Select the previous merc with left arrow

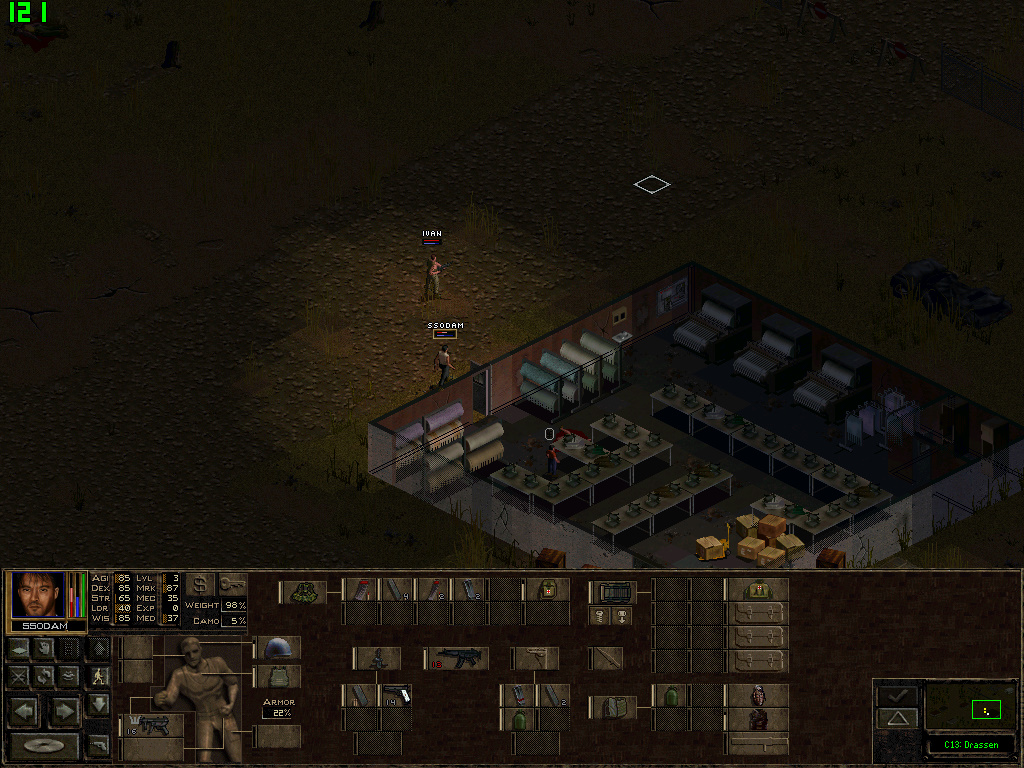click(x=25, y=711)
